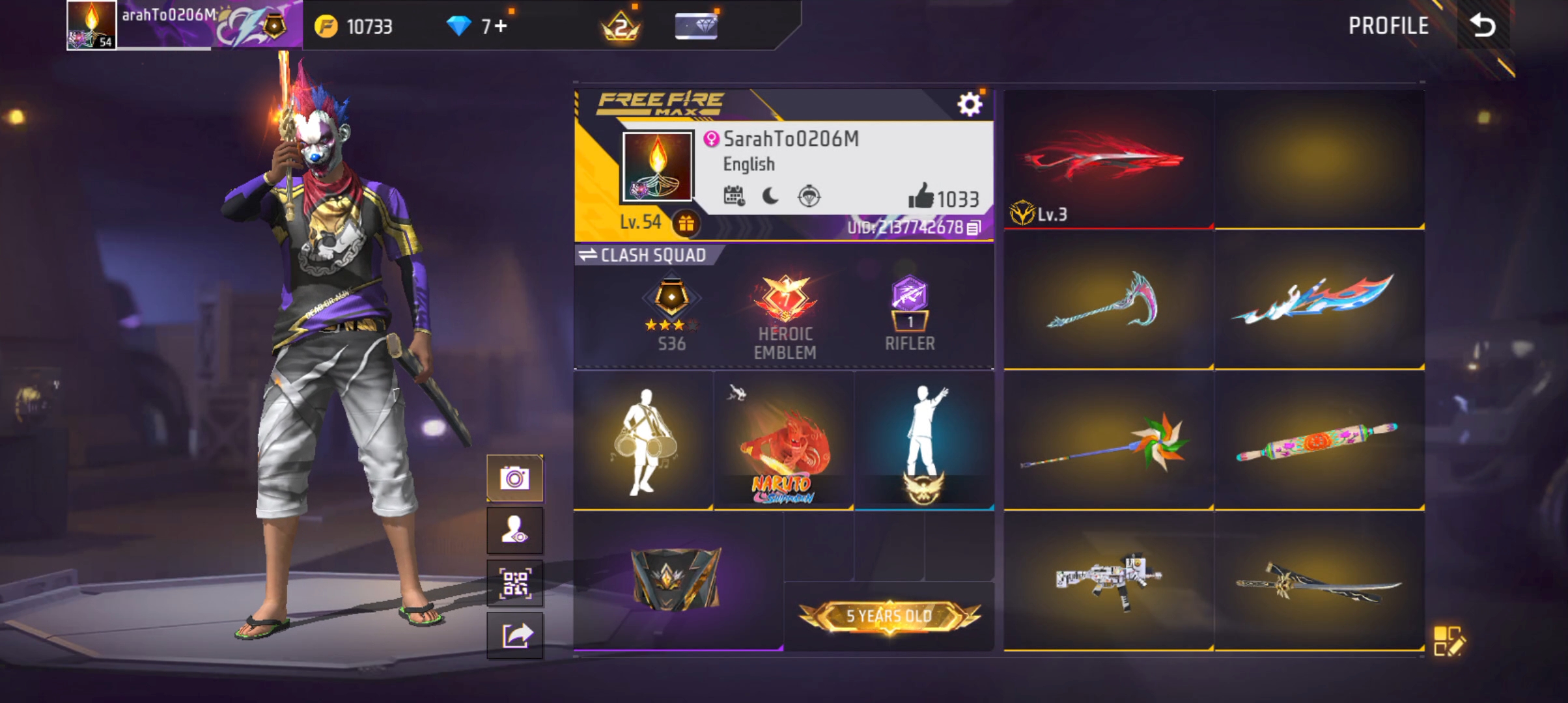Tap the calendar icon on profile card

tap(734, 197)
